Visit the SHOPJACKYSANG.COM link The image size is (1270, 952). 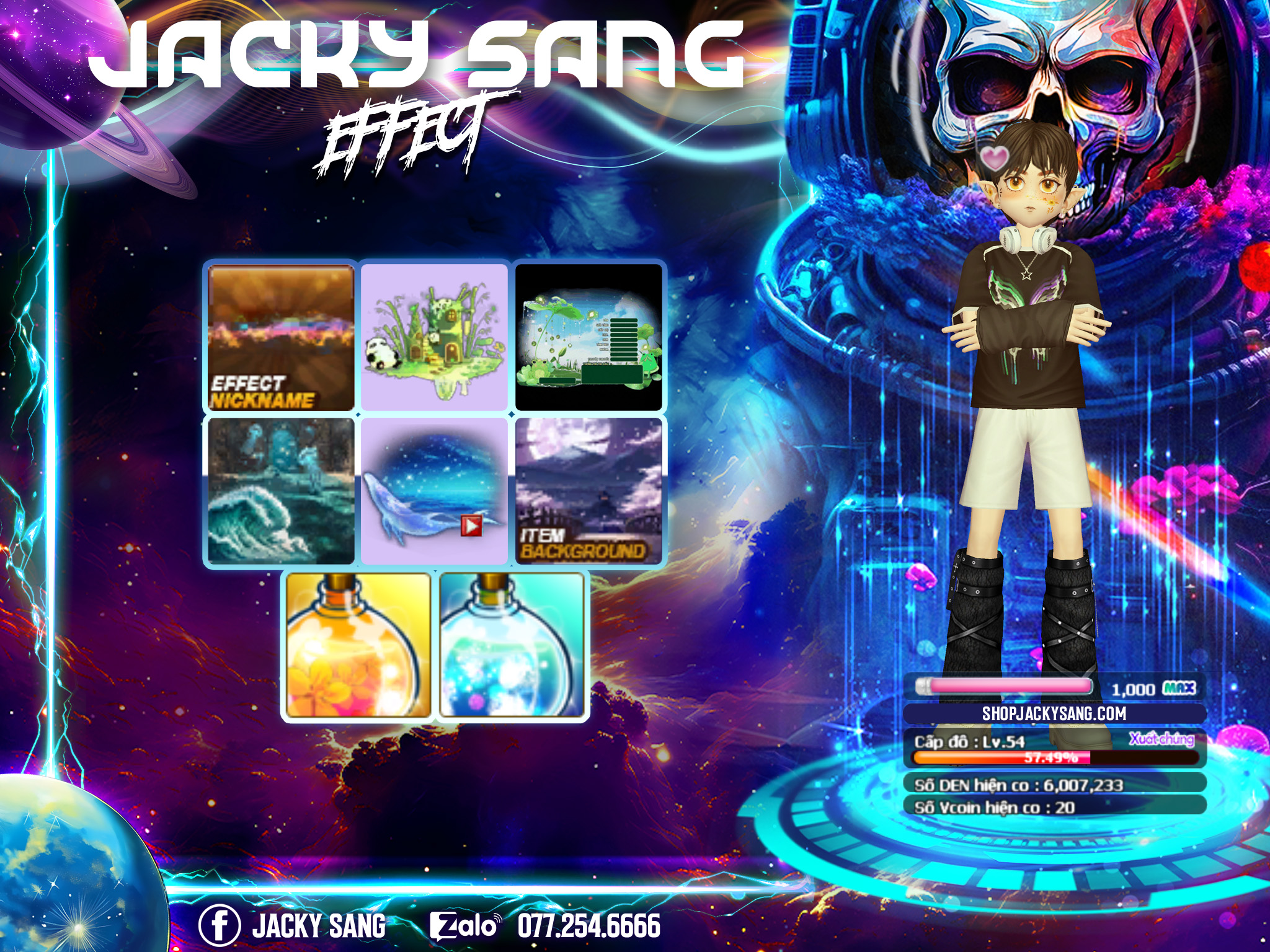(1054, 713)
